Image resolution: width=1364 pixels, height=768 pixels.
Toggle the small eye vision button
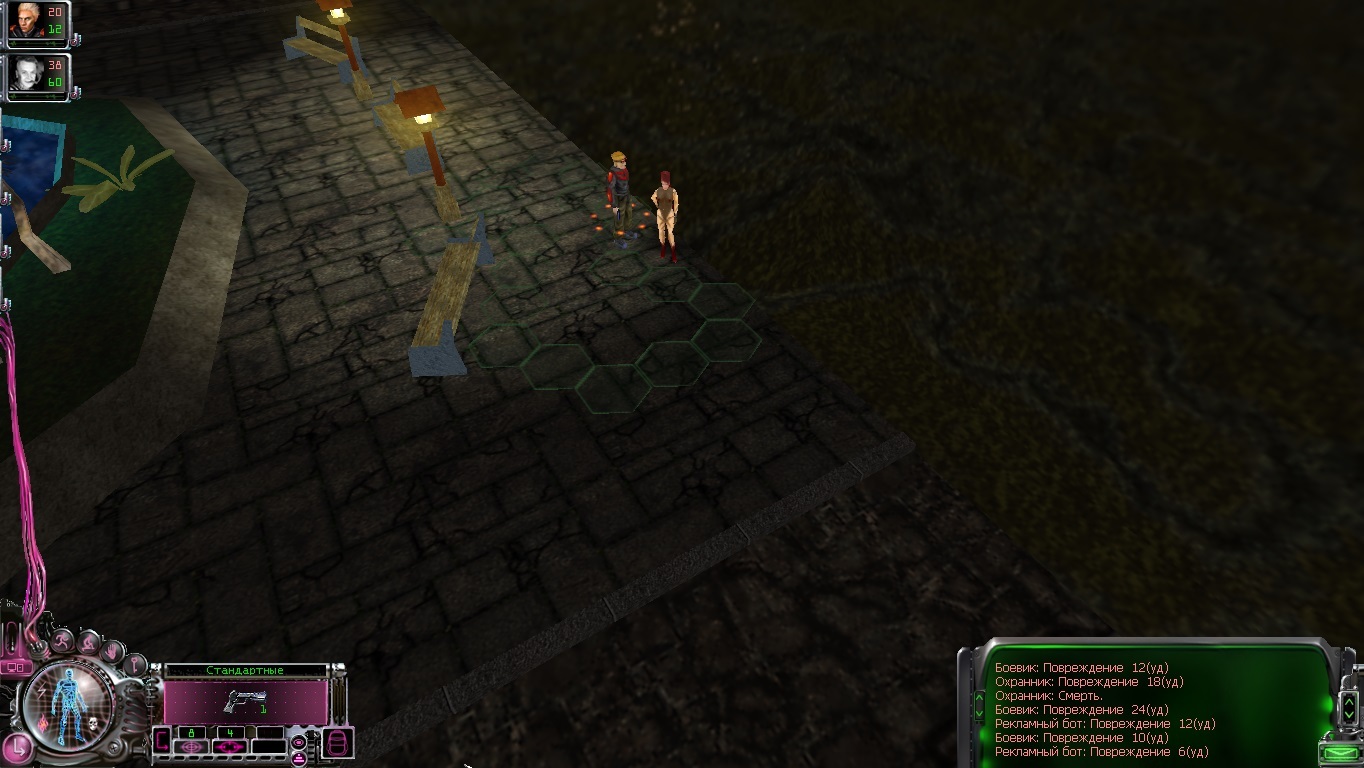pos(298,742)
